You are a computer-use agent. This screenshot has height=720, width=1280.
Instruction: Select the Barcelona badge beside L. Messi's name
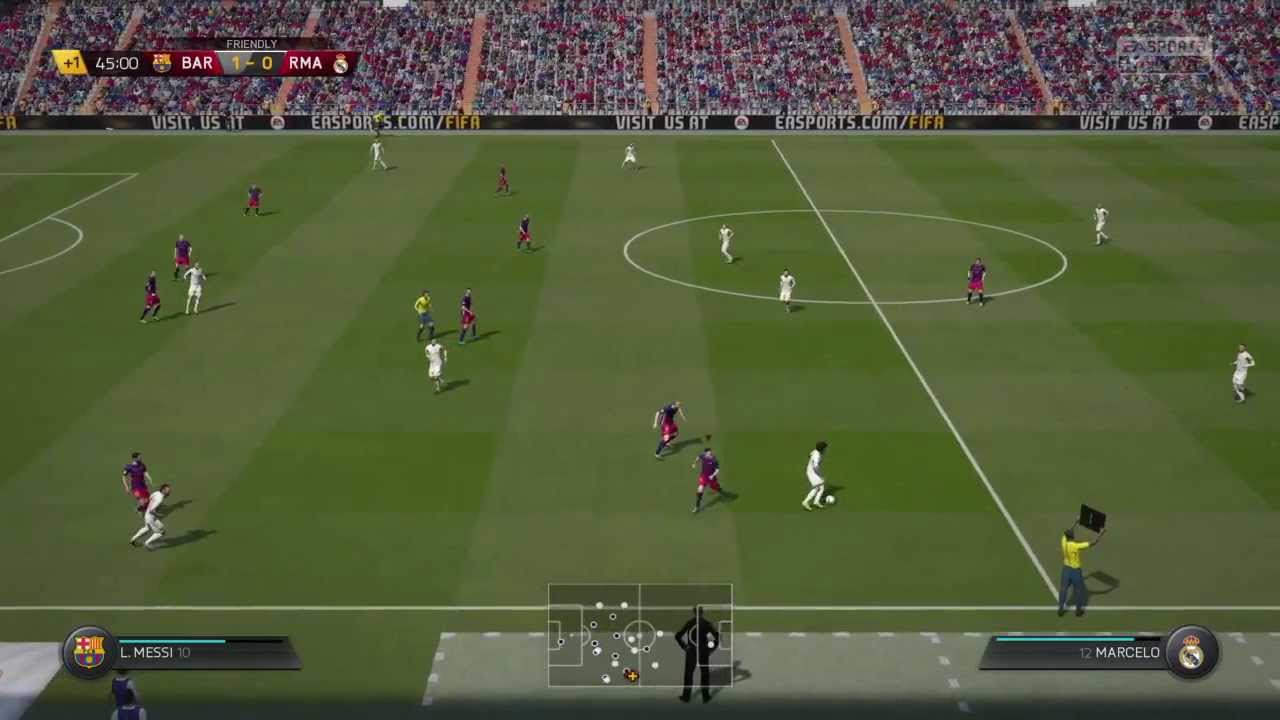88,651
